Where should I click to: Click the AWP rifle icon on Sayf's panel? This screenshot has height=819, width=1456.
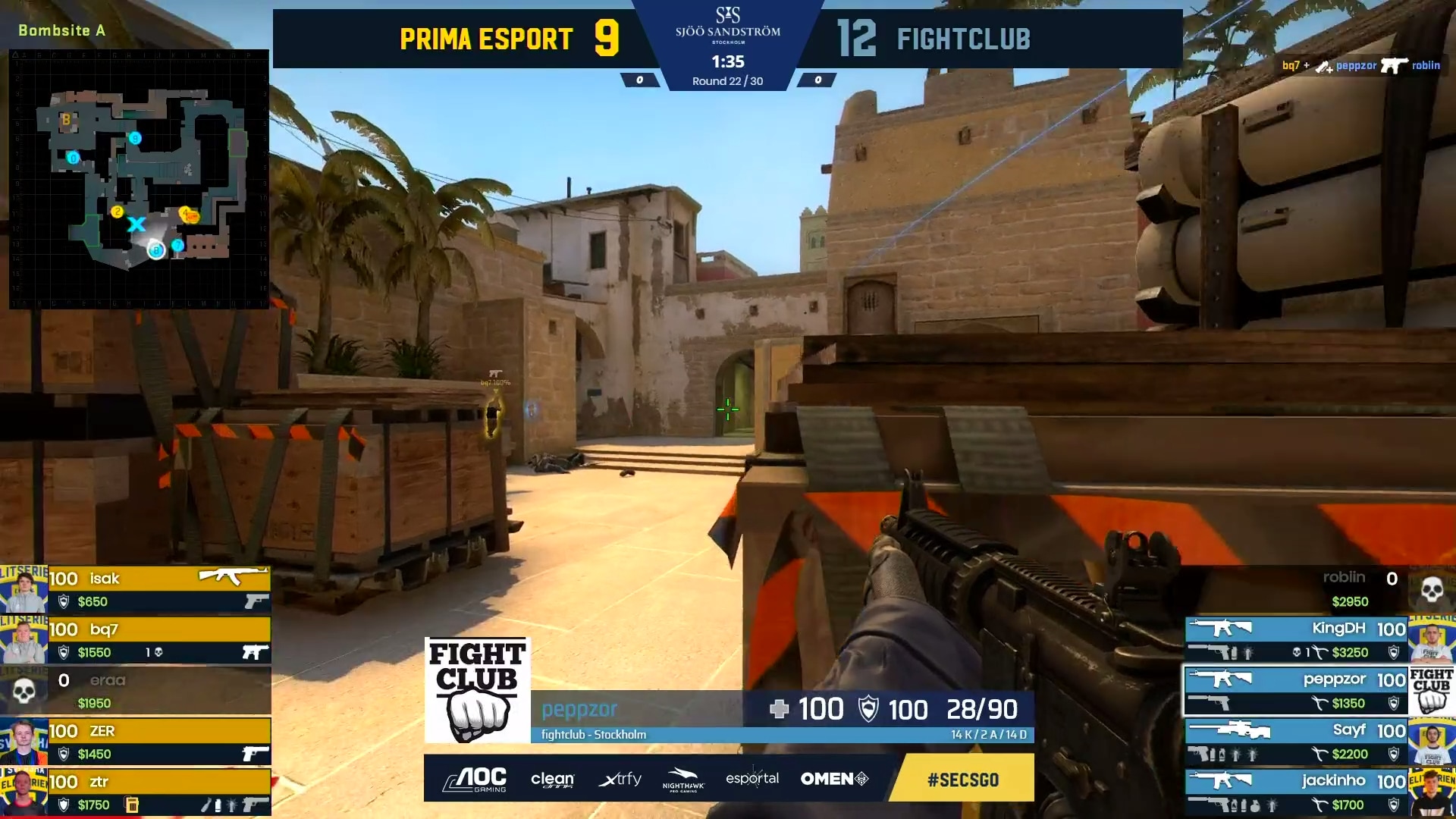tap(1229, 730)
